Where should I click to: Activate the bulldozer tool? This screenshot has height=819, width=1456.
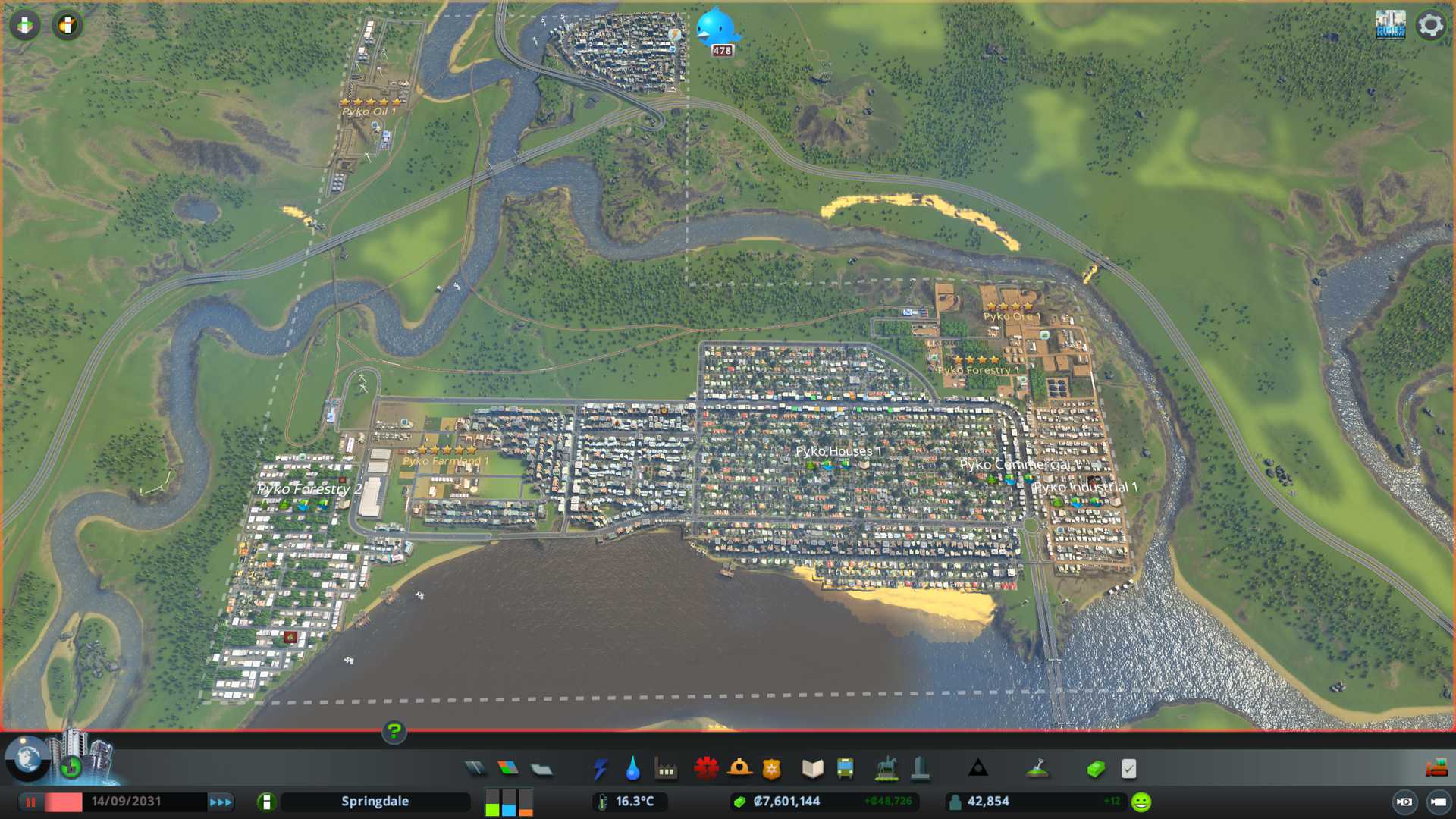coord(1436,769)
